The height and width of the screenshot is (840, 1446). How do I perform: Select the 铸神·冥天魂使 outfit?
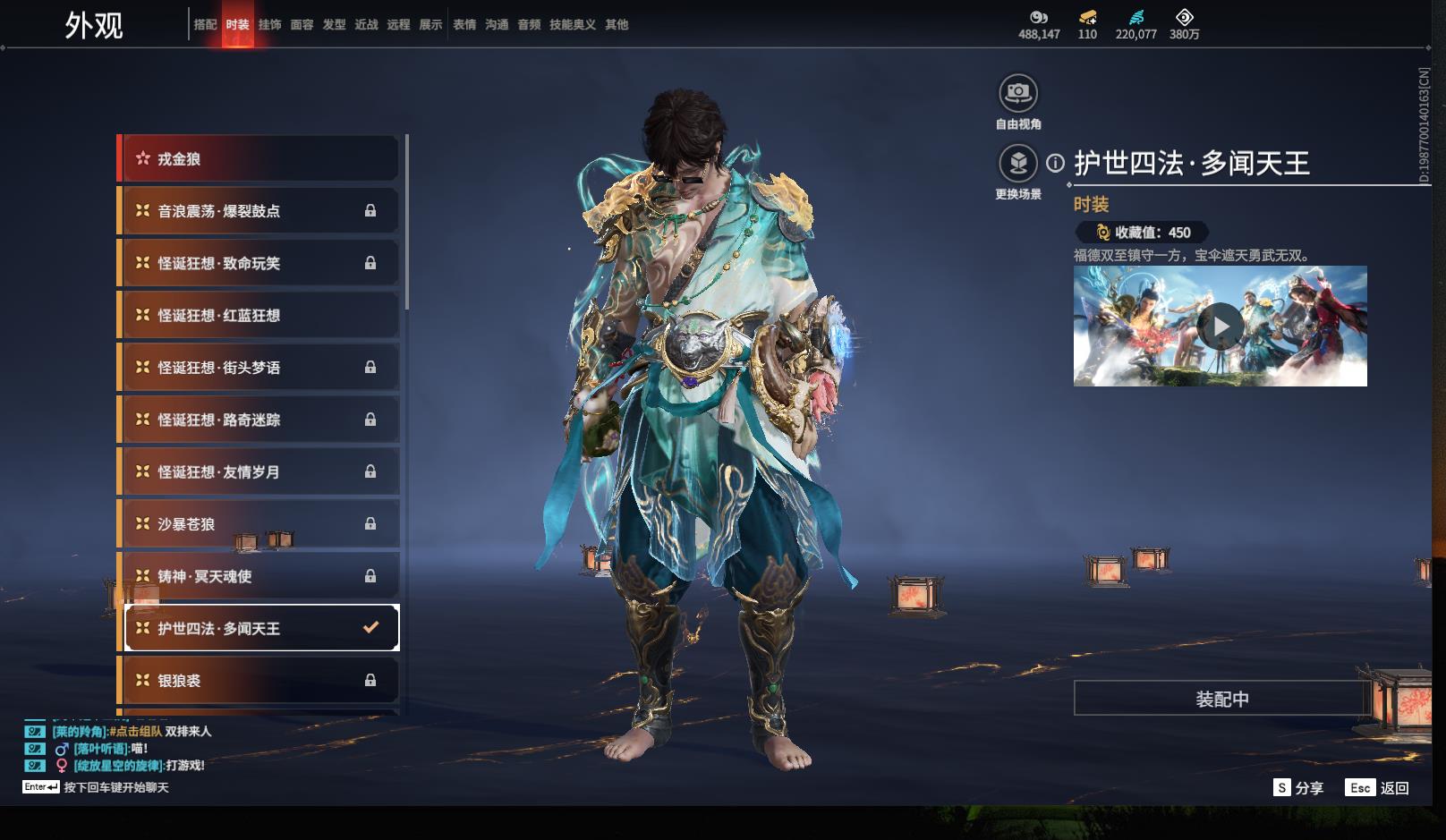259,576
